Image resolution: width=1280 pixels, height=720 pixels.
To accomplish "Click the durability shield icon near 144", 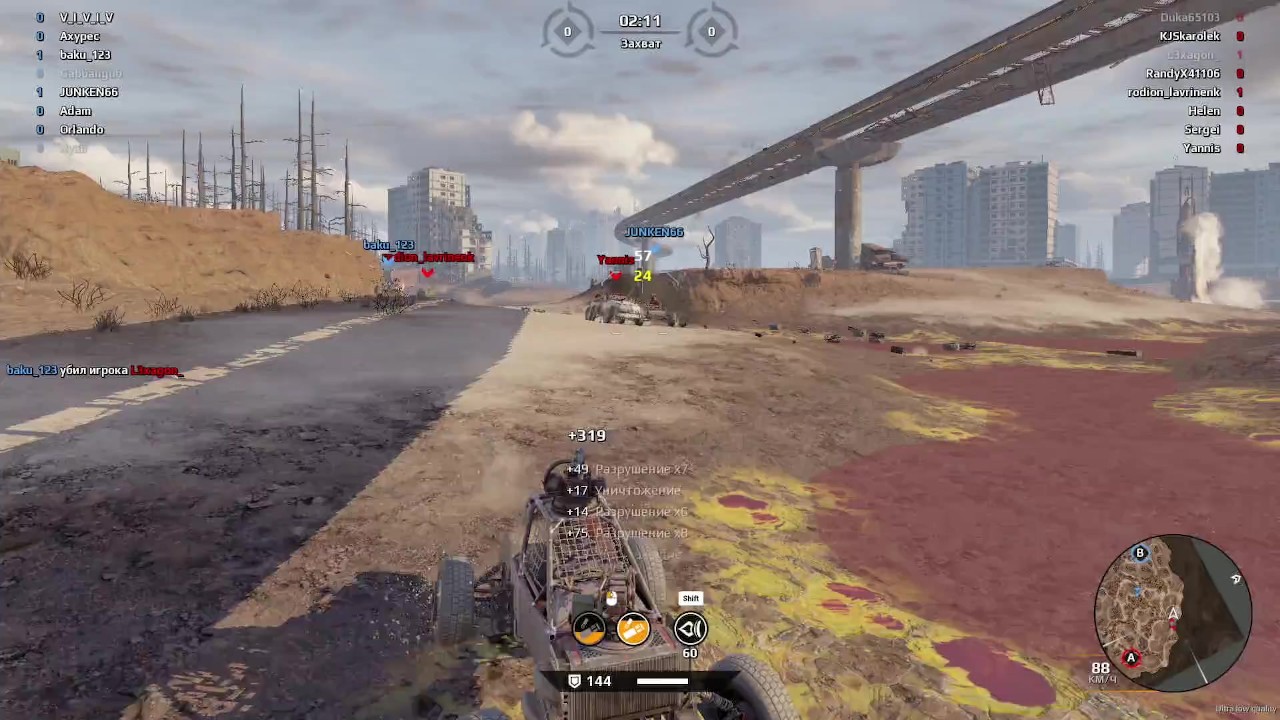I will [573, 680].
